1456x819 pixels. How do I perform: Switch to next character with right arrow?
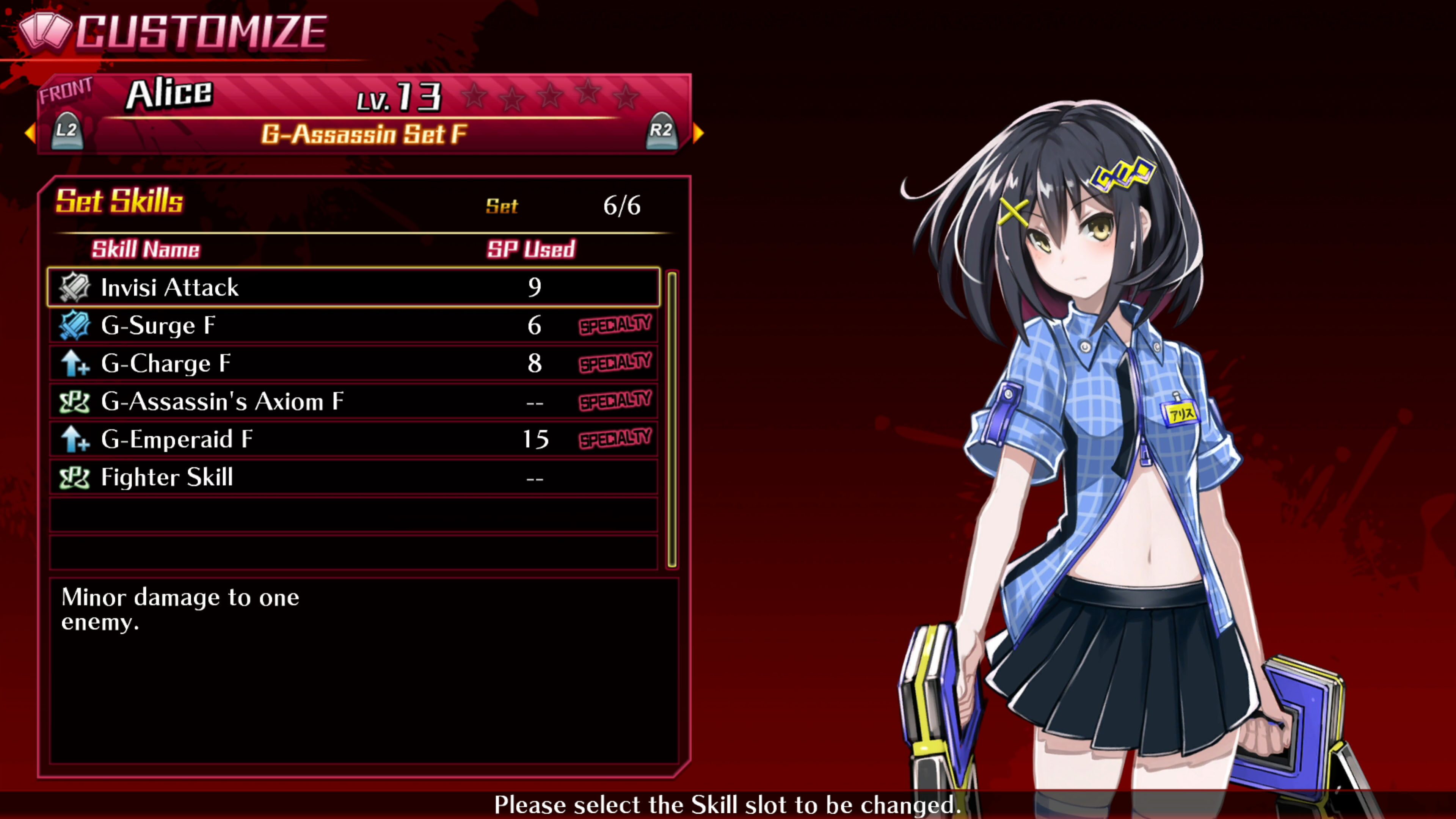[x=698, y=133]
